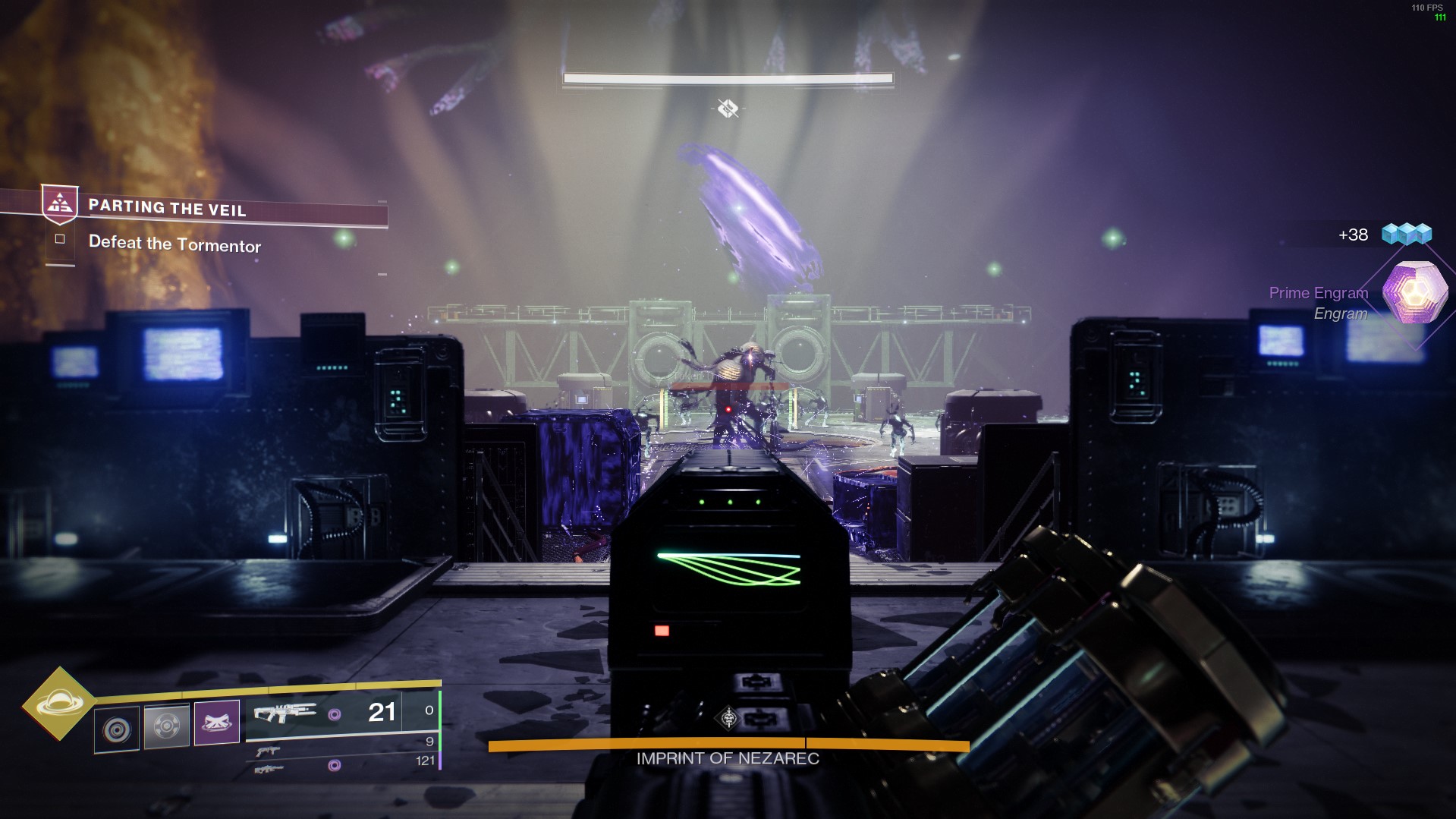Open the Prime Engram drop notification
1456x819 pixels.
click(x=1414, y=293)
